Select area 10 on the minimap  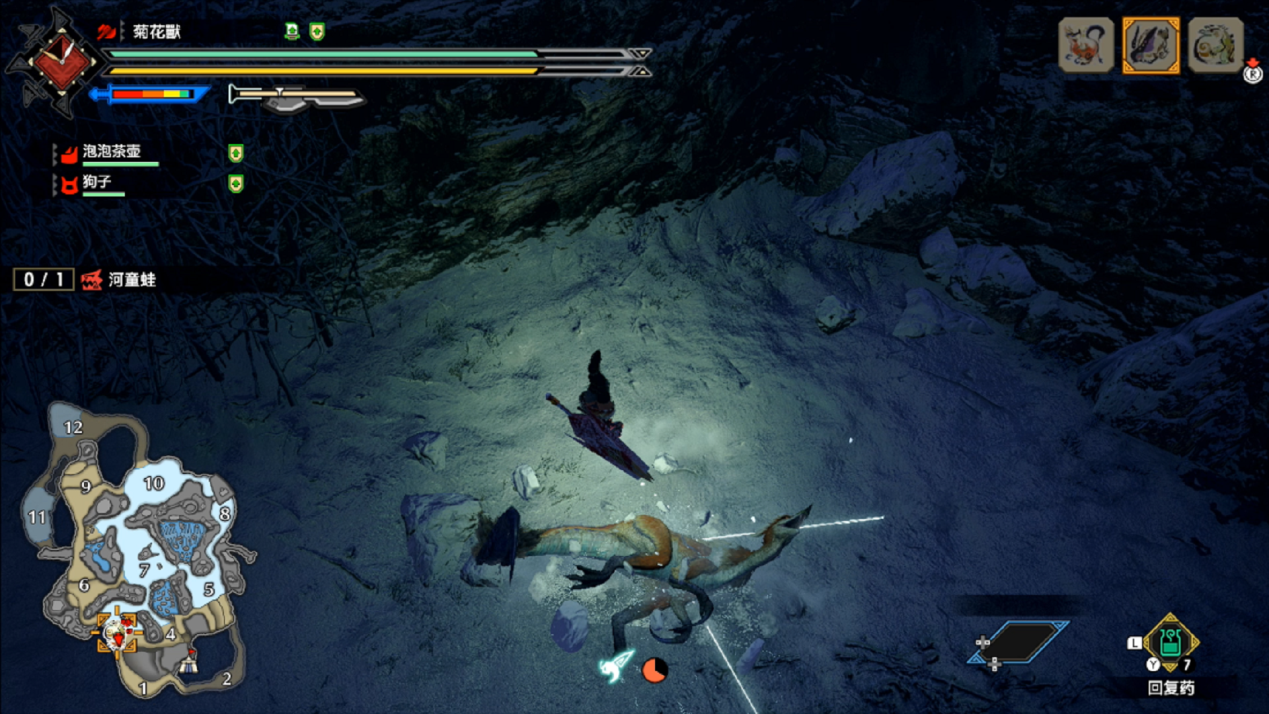(x=153, y=483)
